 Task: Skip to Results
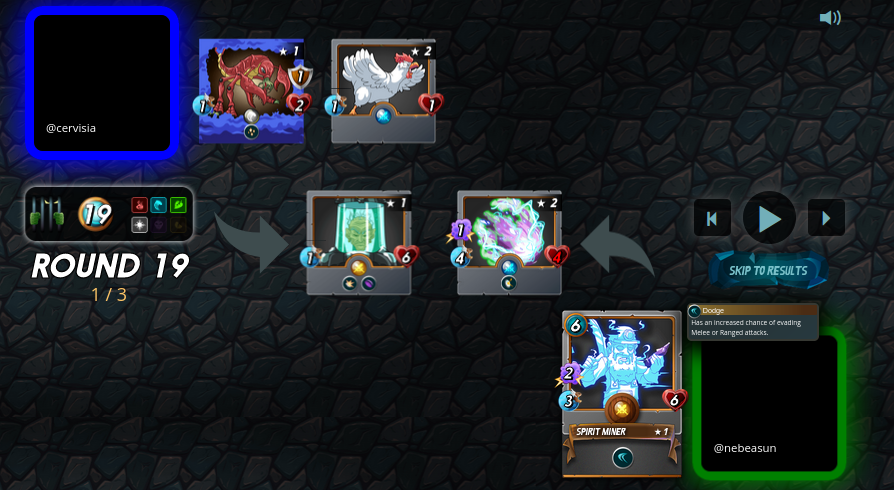tap(767, 270)
